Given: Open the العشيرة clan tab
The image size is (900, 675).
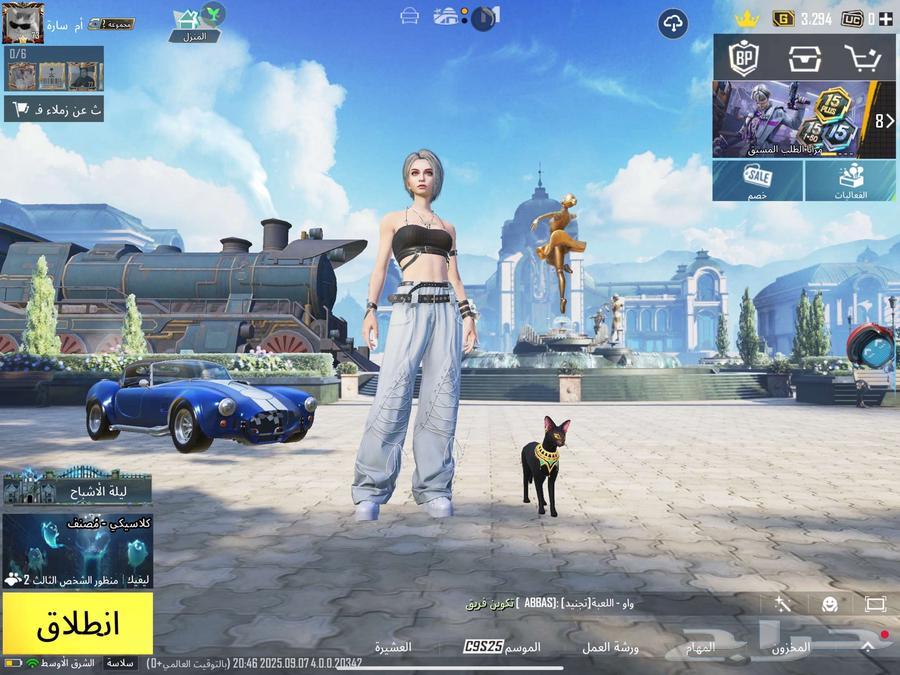Looking at the screenshot, I should pos(393,647).
